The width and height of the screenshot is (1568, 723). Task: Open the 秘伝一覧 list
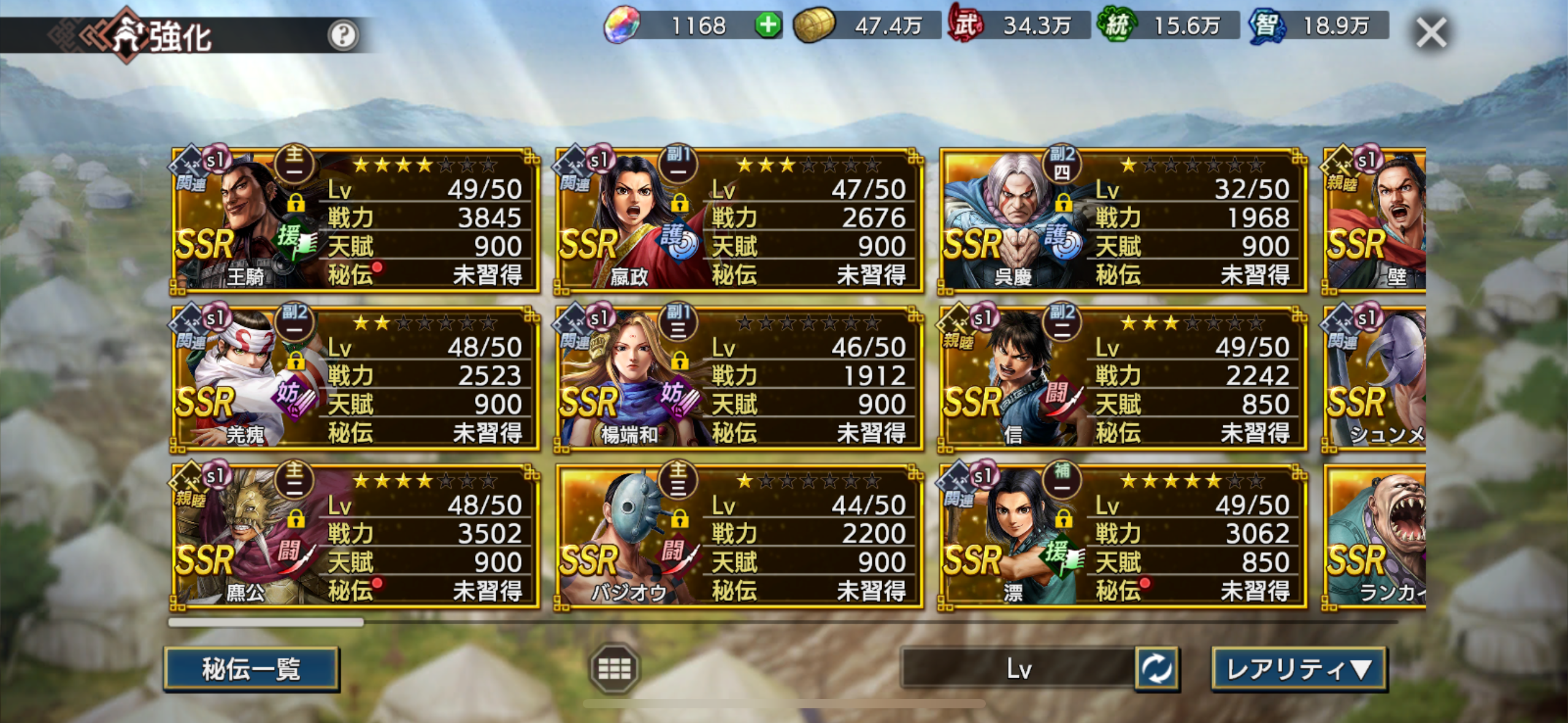coord(252,668)
